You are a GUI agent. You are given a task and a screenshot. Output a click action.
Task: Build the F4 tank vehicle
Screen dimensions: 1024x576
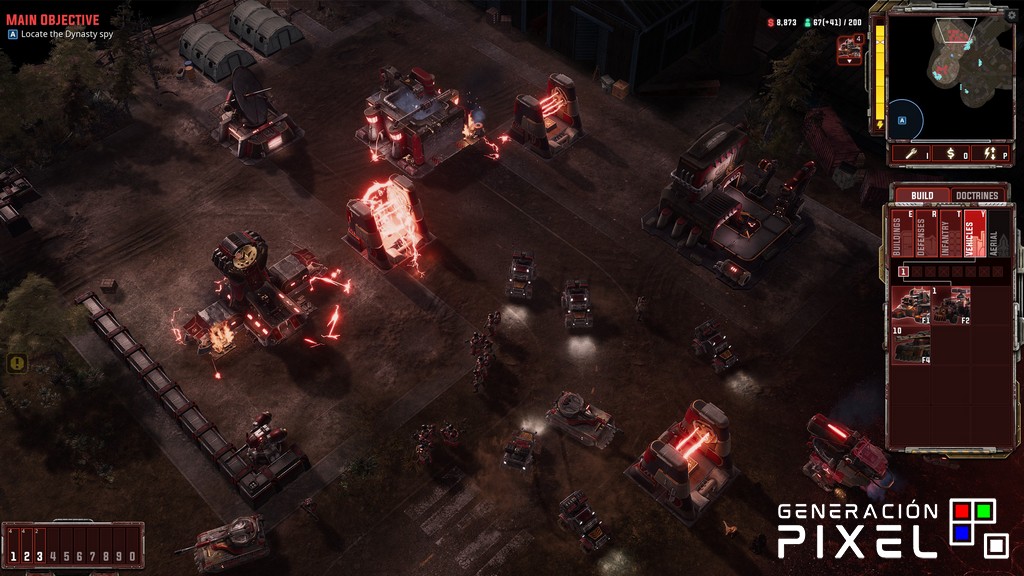coord(911,345)
